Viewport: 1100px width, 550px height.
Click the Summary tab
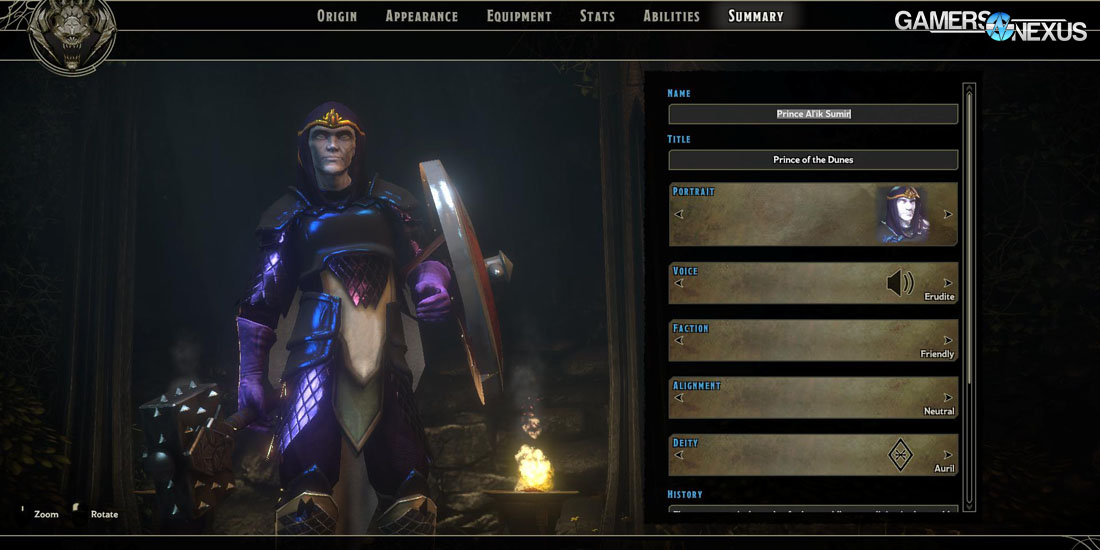click(755, 16)
